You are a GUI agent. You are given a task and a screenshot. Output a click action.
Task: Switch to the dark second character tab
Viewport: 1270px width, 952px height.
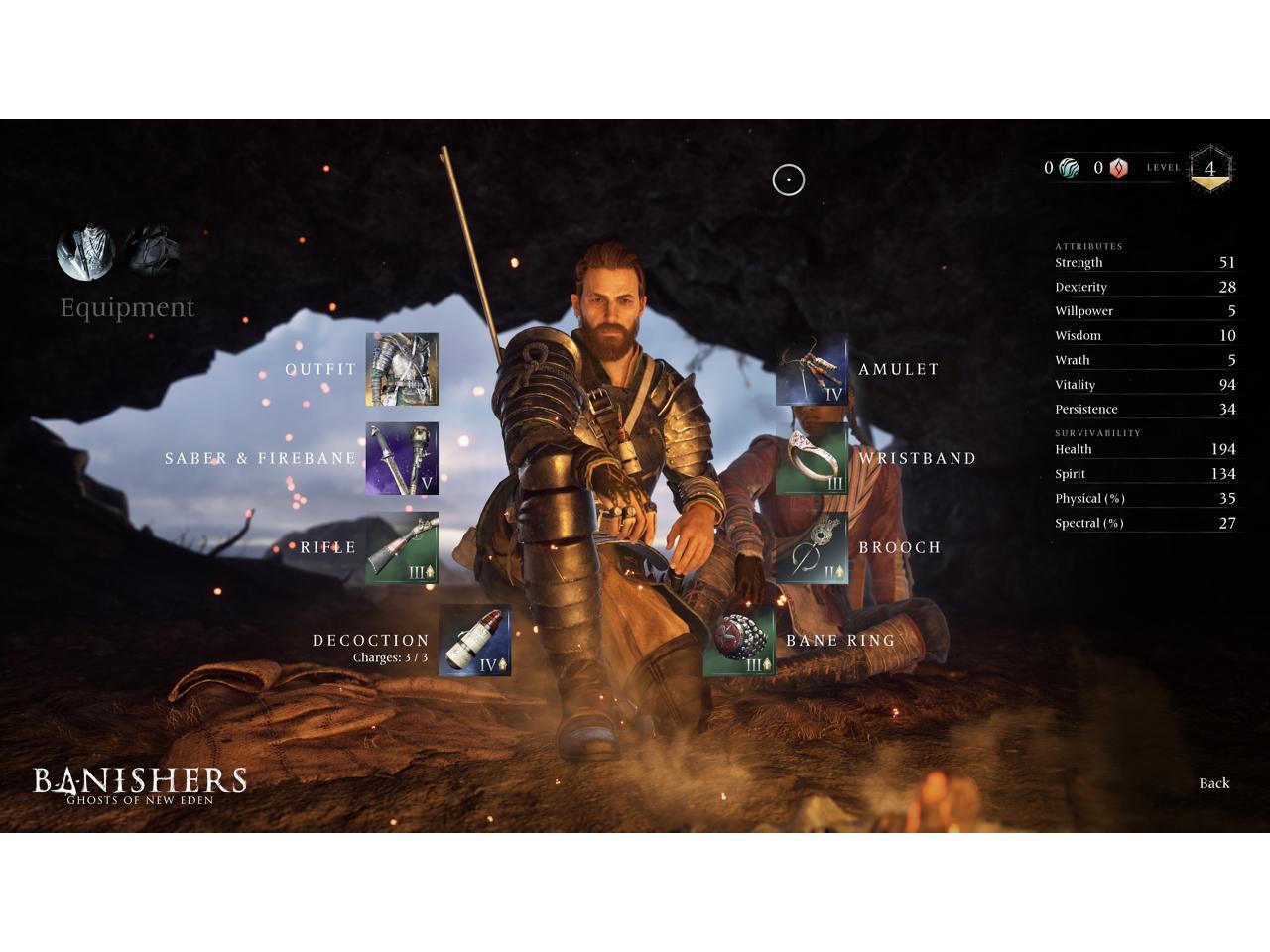(x=152, y=249)
